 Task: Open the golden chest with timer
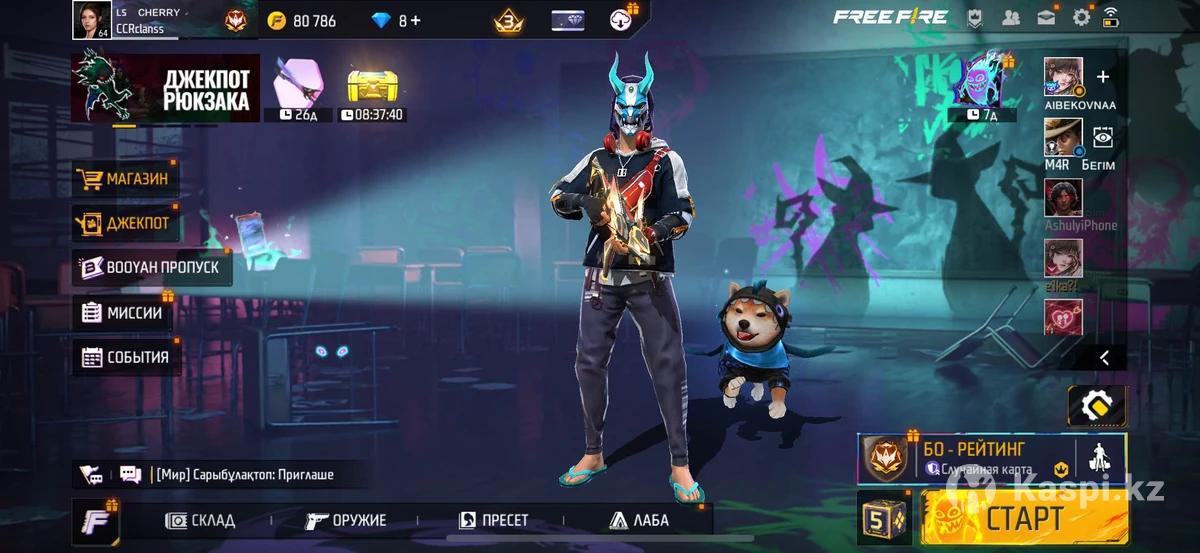pos(373,89)
